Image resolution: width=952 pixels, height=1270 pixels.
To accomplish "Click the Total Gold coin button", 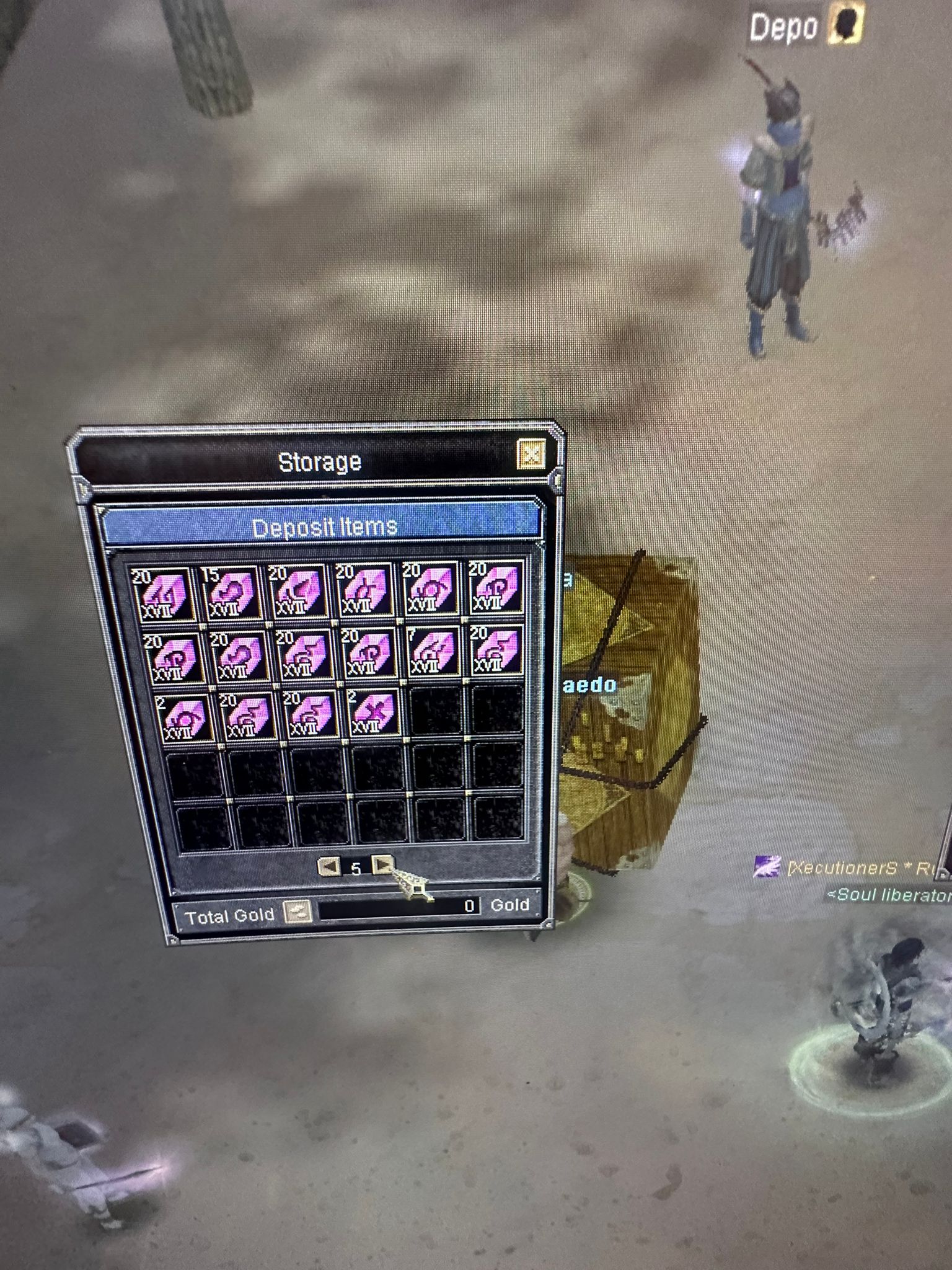I will 296,912.
